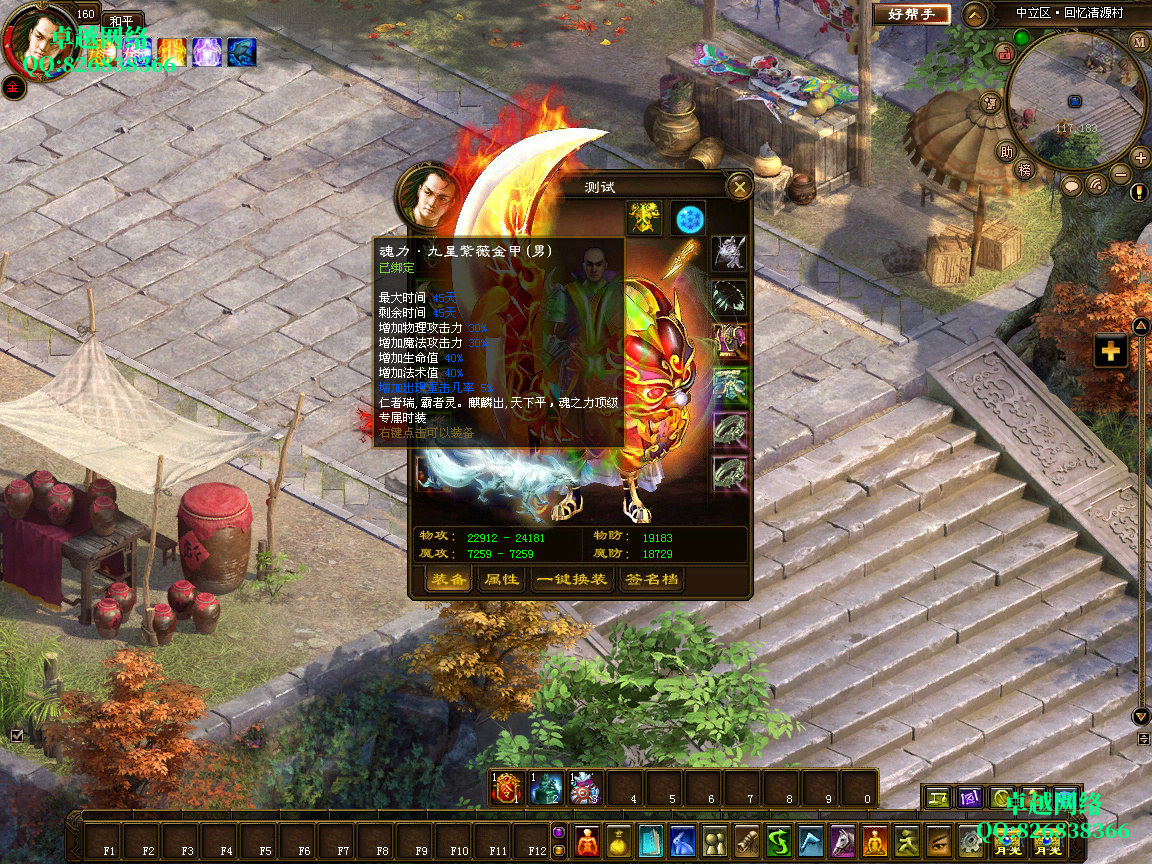Viewport: 1152px width, 864px height.
Task: Click the 助 assist button by minimap
Action: click(x=1006, y=152)
